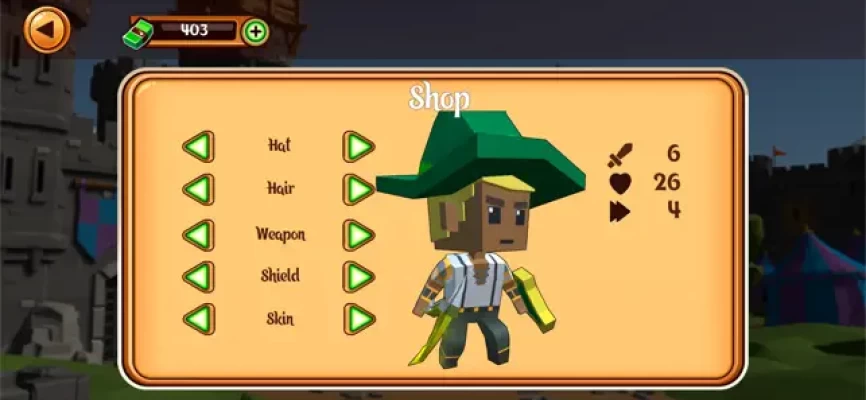866x400 pixels.
Task: Choose the next Weapon
Action: [x=359, y=235]
